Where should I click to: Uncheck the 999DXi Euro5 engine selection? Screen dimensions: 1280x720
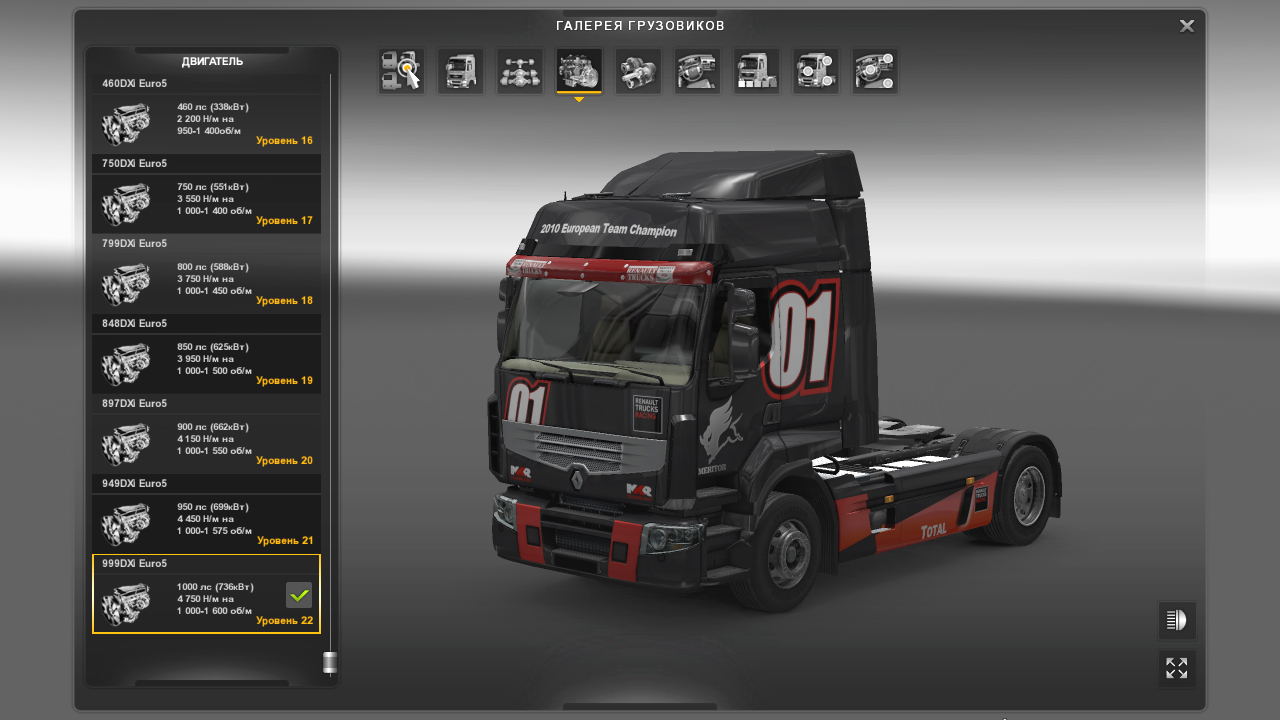tap(298, 595)
